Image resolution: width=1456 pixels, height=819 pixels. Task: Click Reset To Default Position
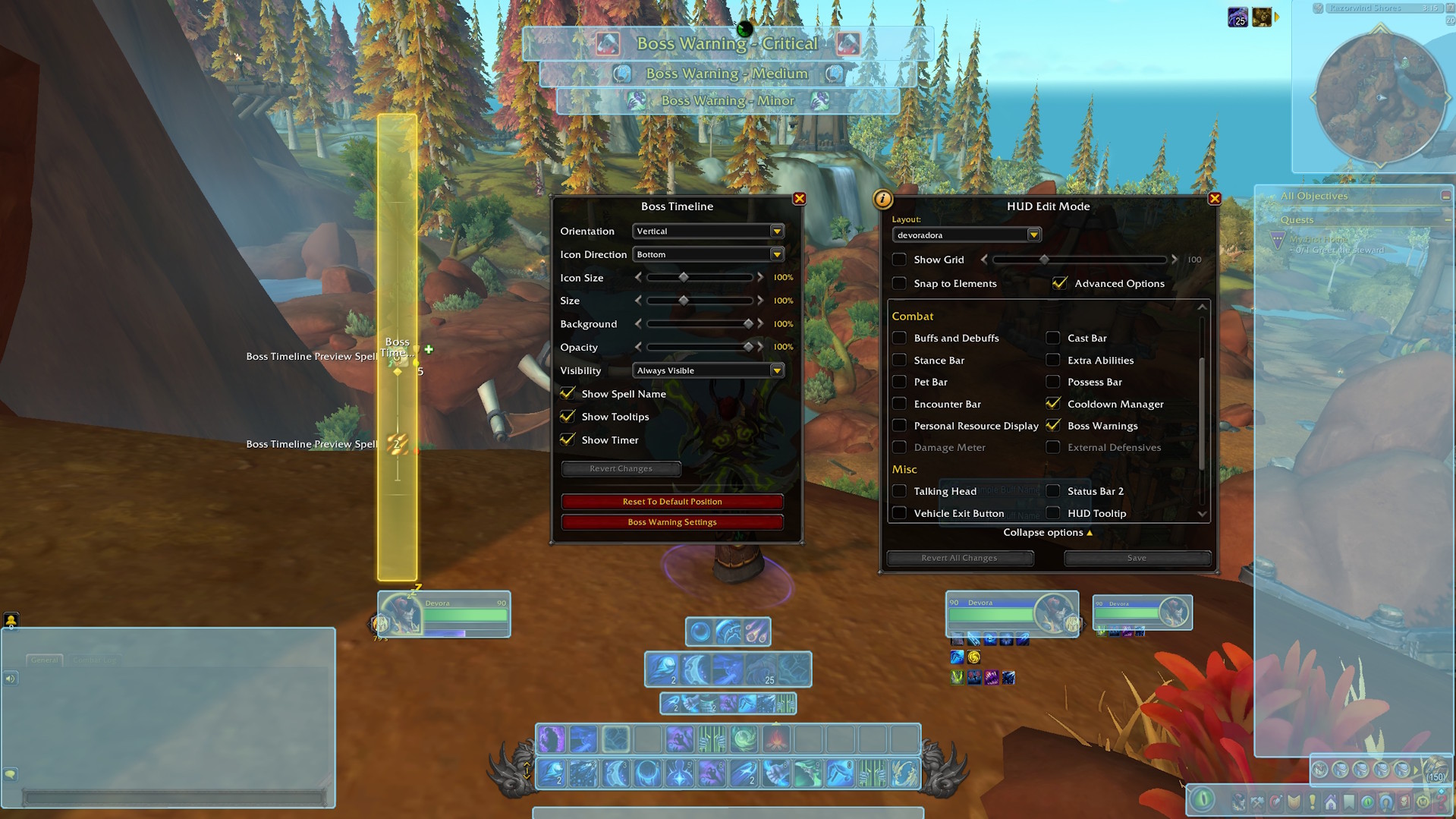tap(671, 502)
